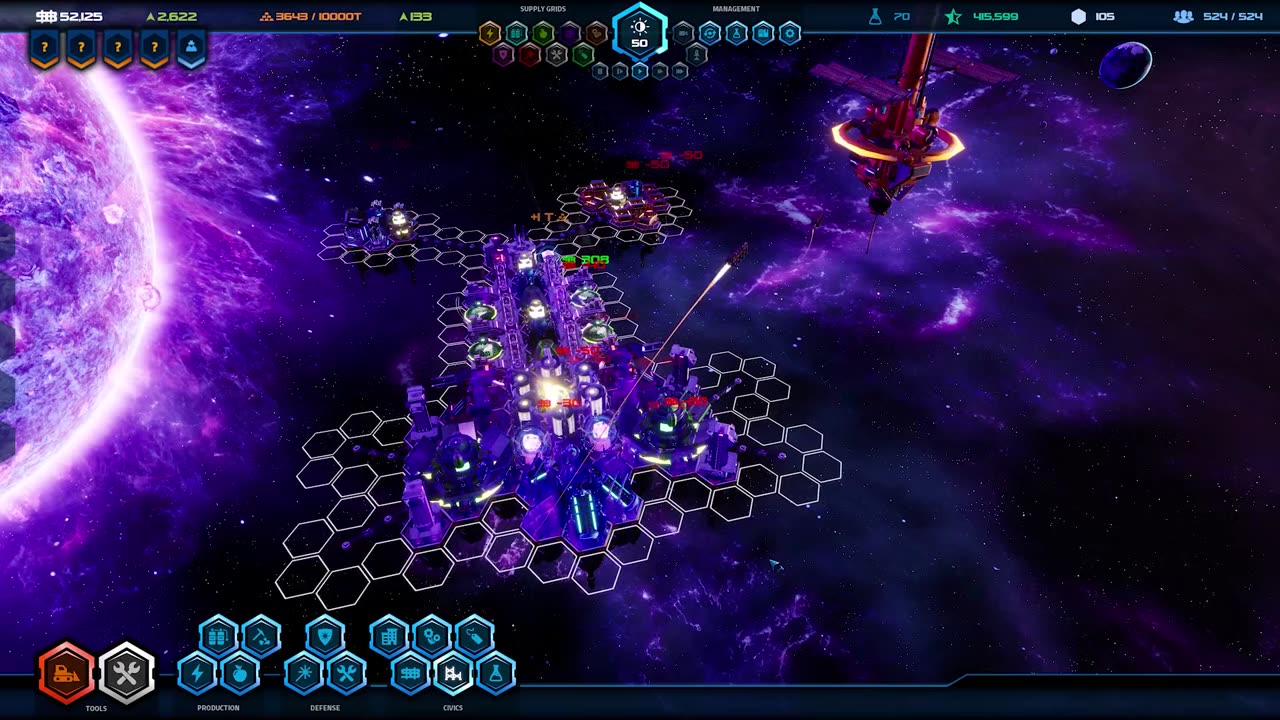The height and width of the screenshot is (720, 1280).
Task: Choose the crossed wrench repair tool
Action: (126, 672)
